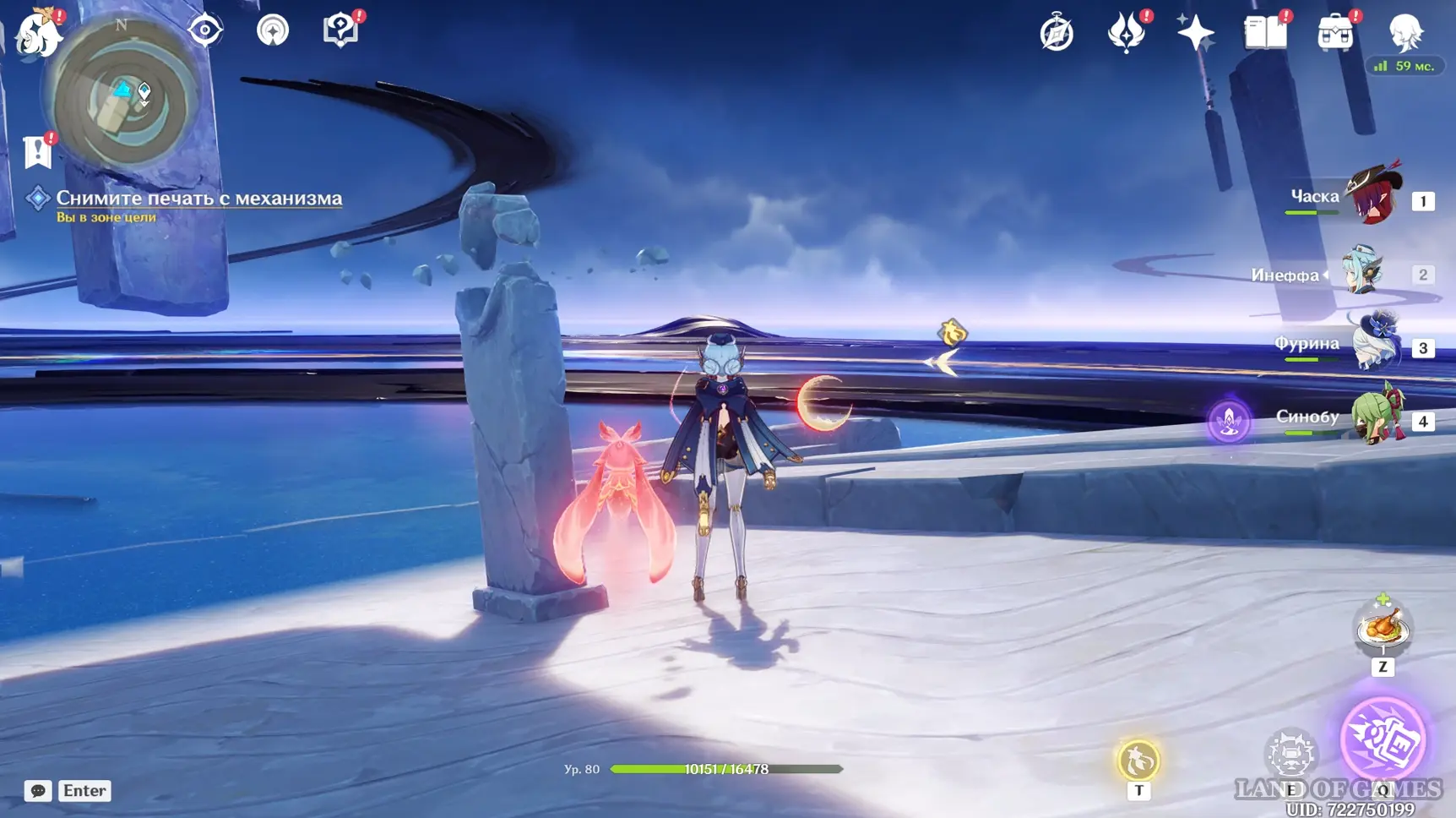Open the compass events icon
The image size is (1456, 818).
(1057, 34)
